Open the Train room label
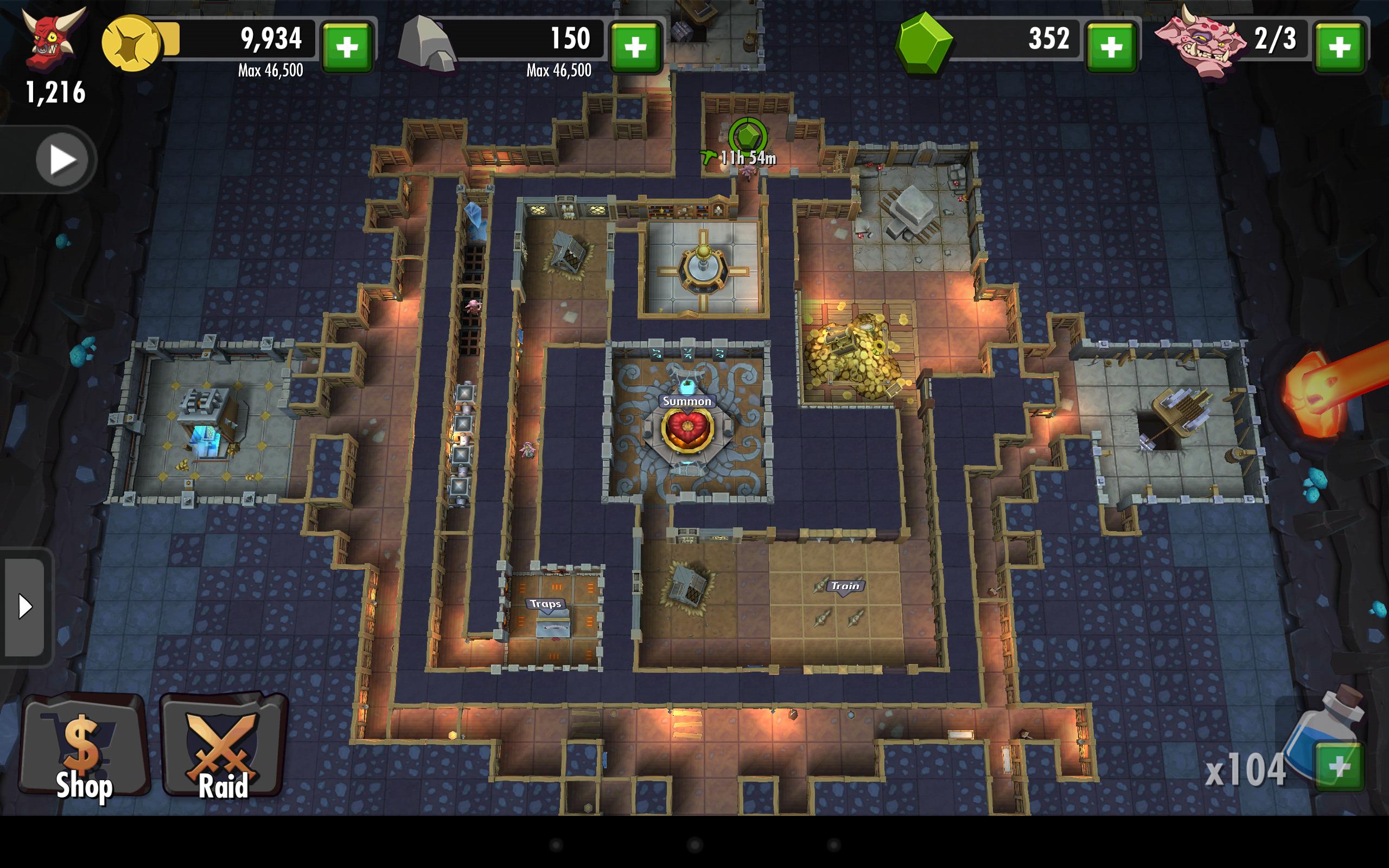The height and width of the screenshot is (868, 1389). (x=845, y=586)
